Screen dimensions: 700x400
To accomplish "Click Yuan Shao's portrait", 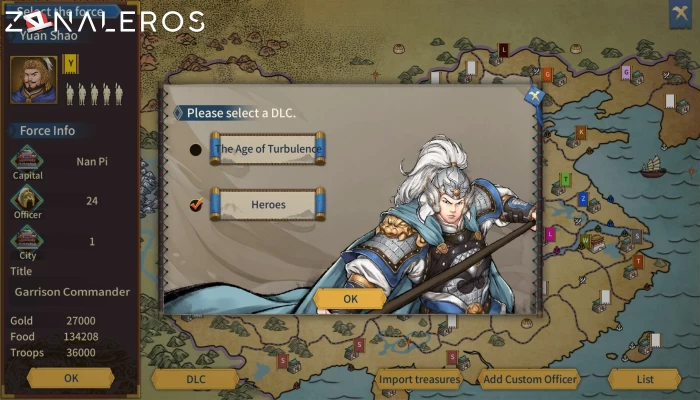I will click(33, 80).
